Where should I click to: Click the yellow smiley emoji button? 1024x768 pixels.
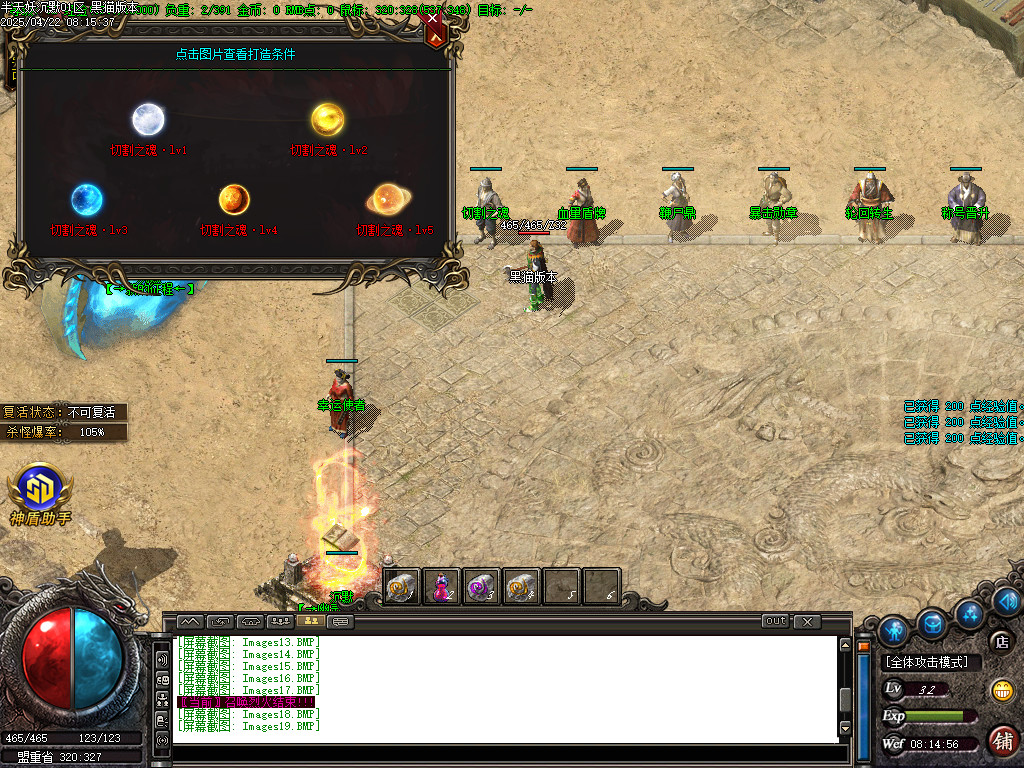pos(1001,690)
